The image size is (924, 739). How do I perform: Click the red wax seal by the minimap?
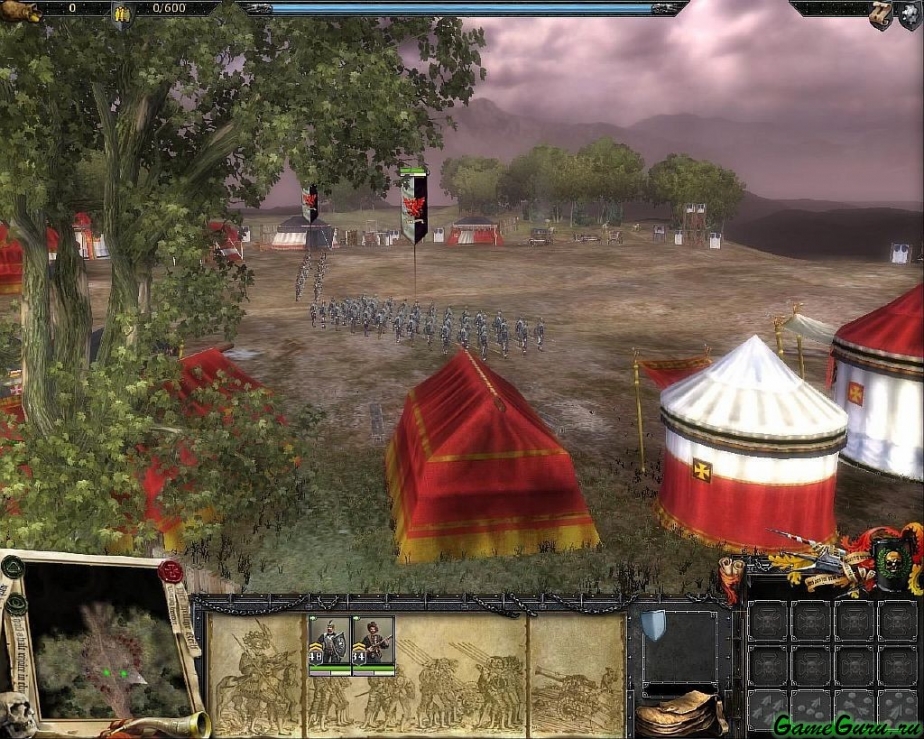coord(170,571)
